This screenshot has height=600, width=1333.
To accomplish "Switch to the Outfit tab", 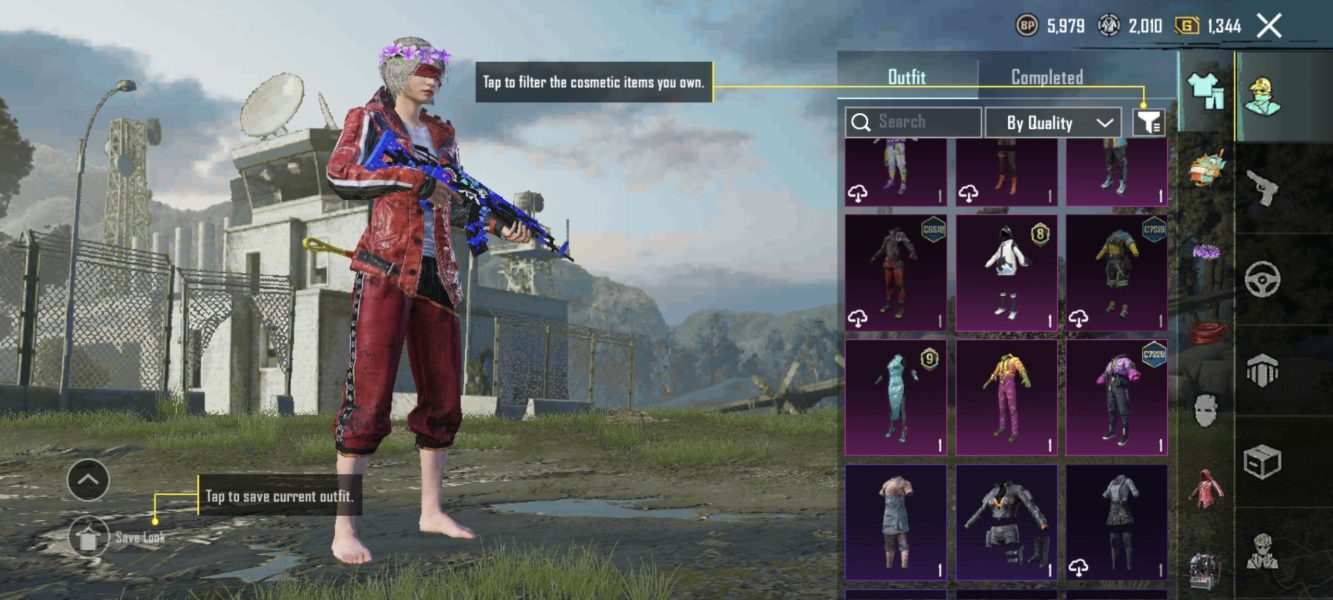I will click(x=907, y=77).
